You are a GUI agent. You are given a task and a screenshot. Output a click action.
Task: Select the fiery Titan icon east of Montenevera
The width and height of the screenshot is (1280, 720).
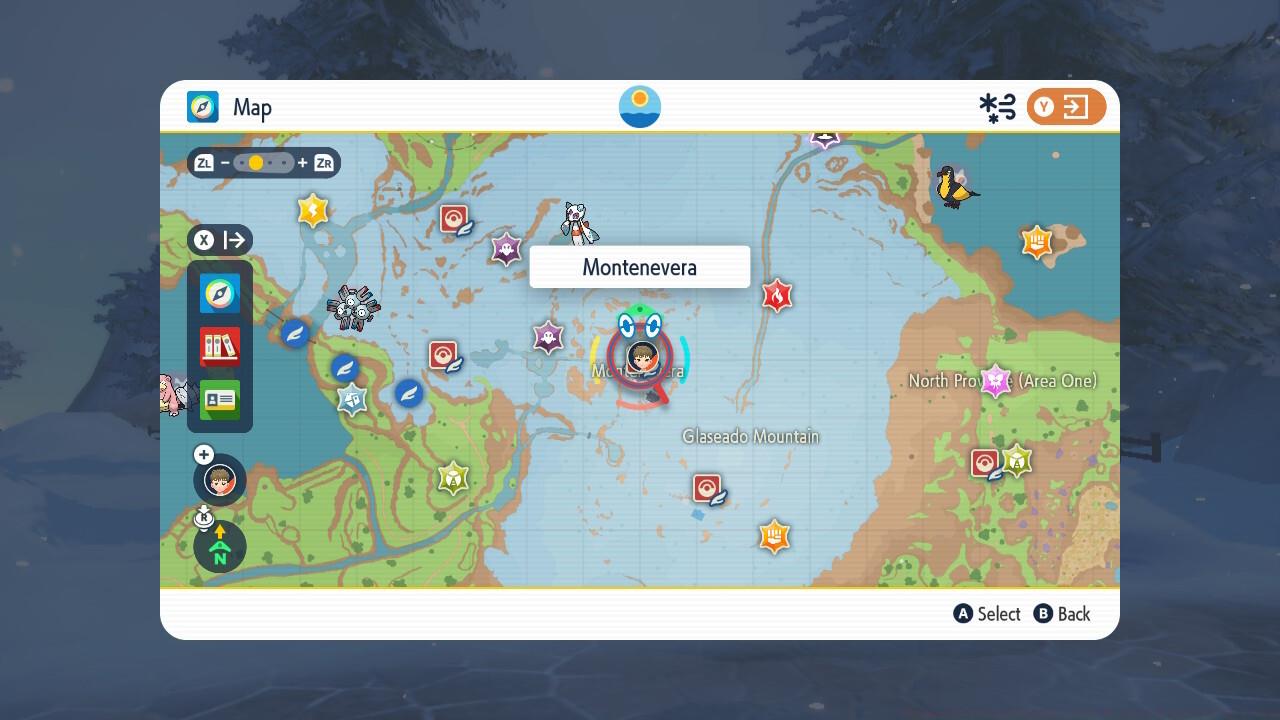point(778,296)
